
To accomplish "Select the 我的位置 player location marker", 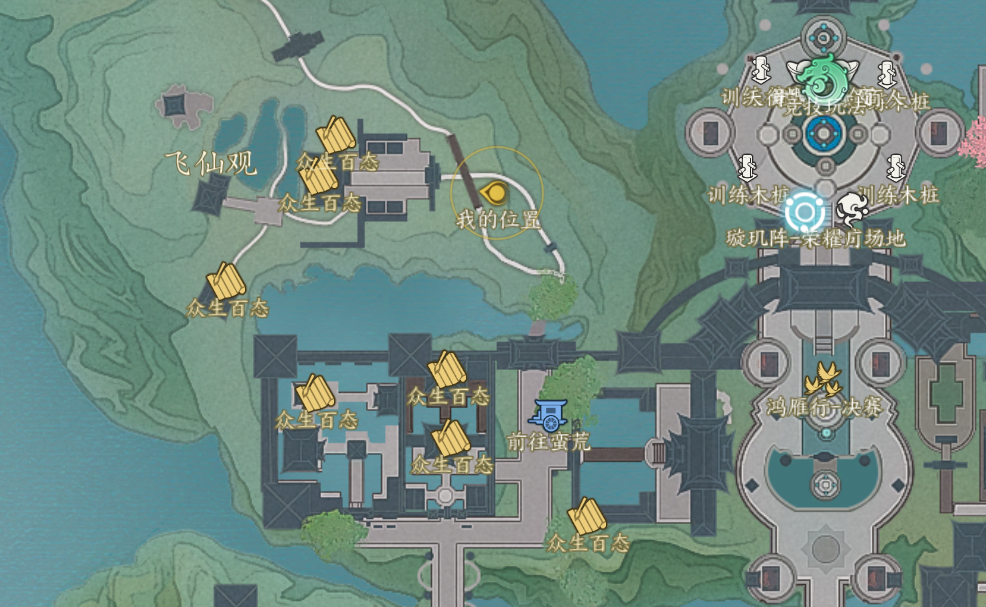I will (x=494, y=192).
